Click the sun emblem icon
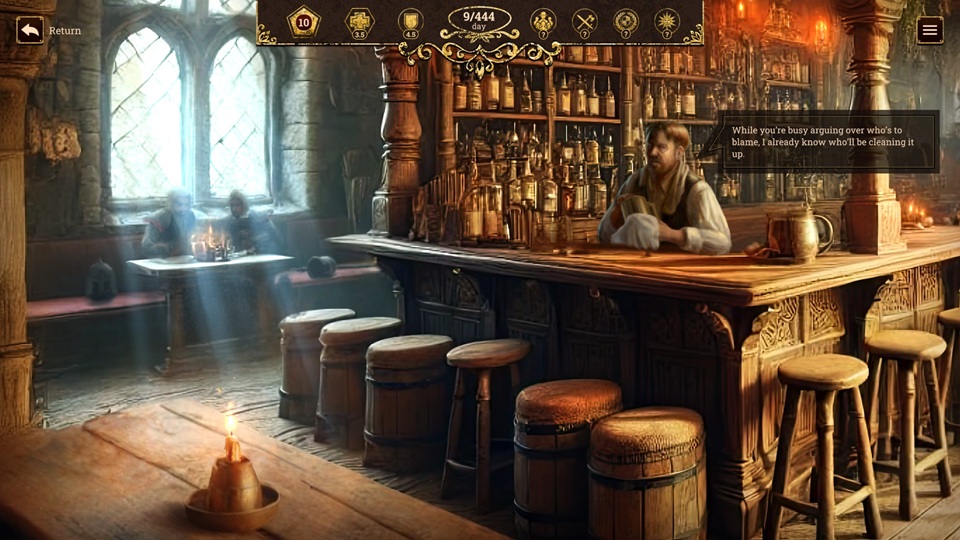Viewport: 960px width, 540px height. pos(666,21)
